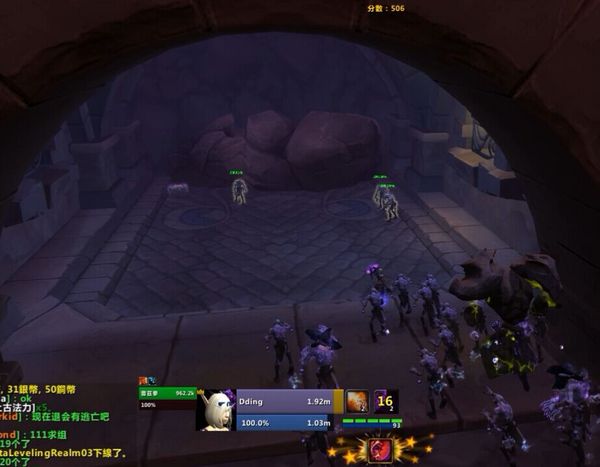
Task: Click the purple buff icon showing 16
Action: click(x=386, y=402)
